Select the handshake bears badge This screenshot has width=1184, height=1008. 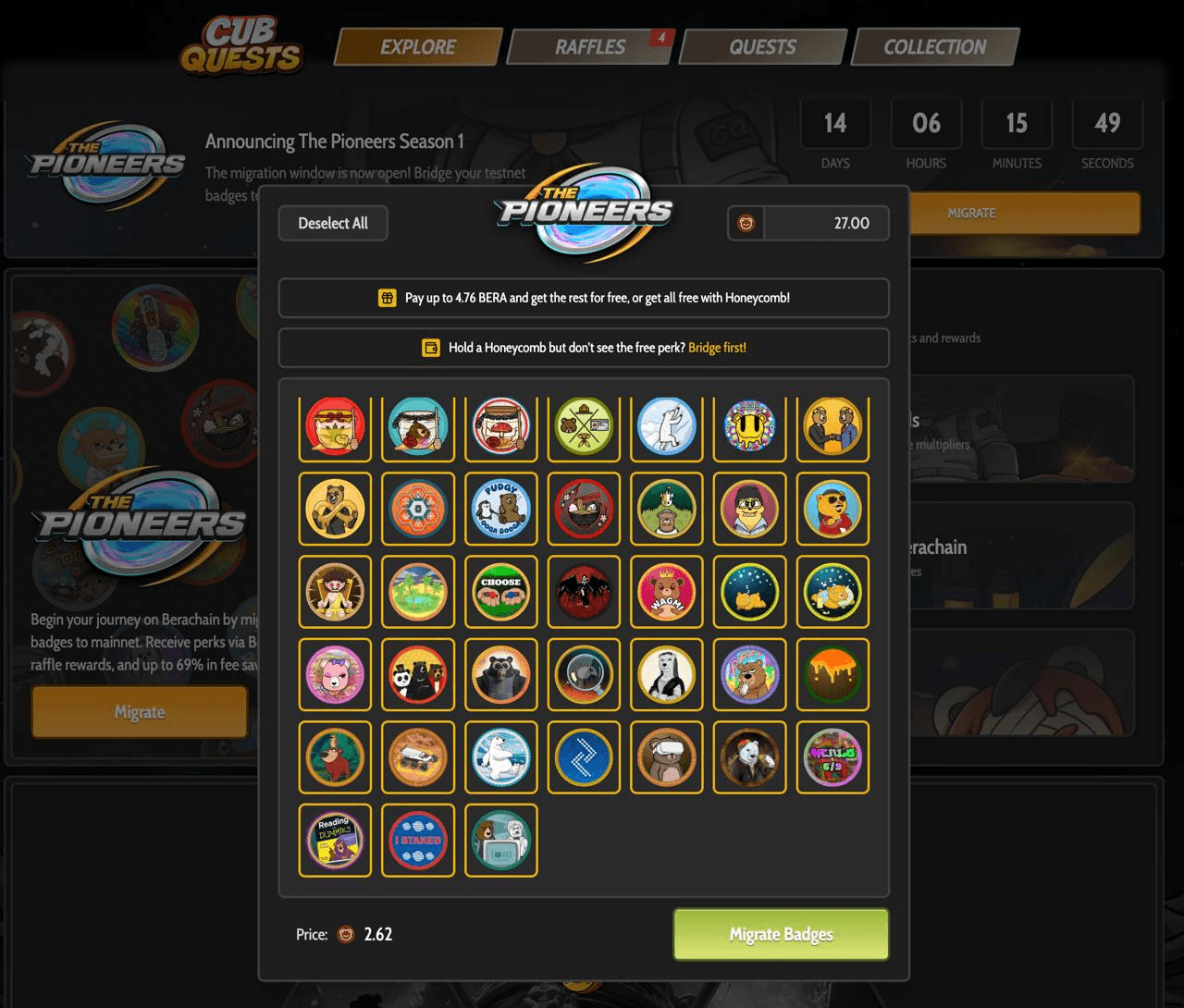click(x=832, y=427)
